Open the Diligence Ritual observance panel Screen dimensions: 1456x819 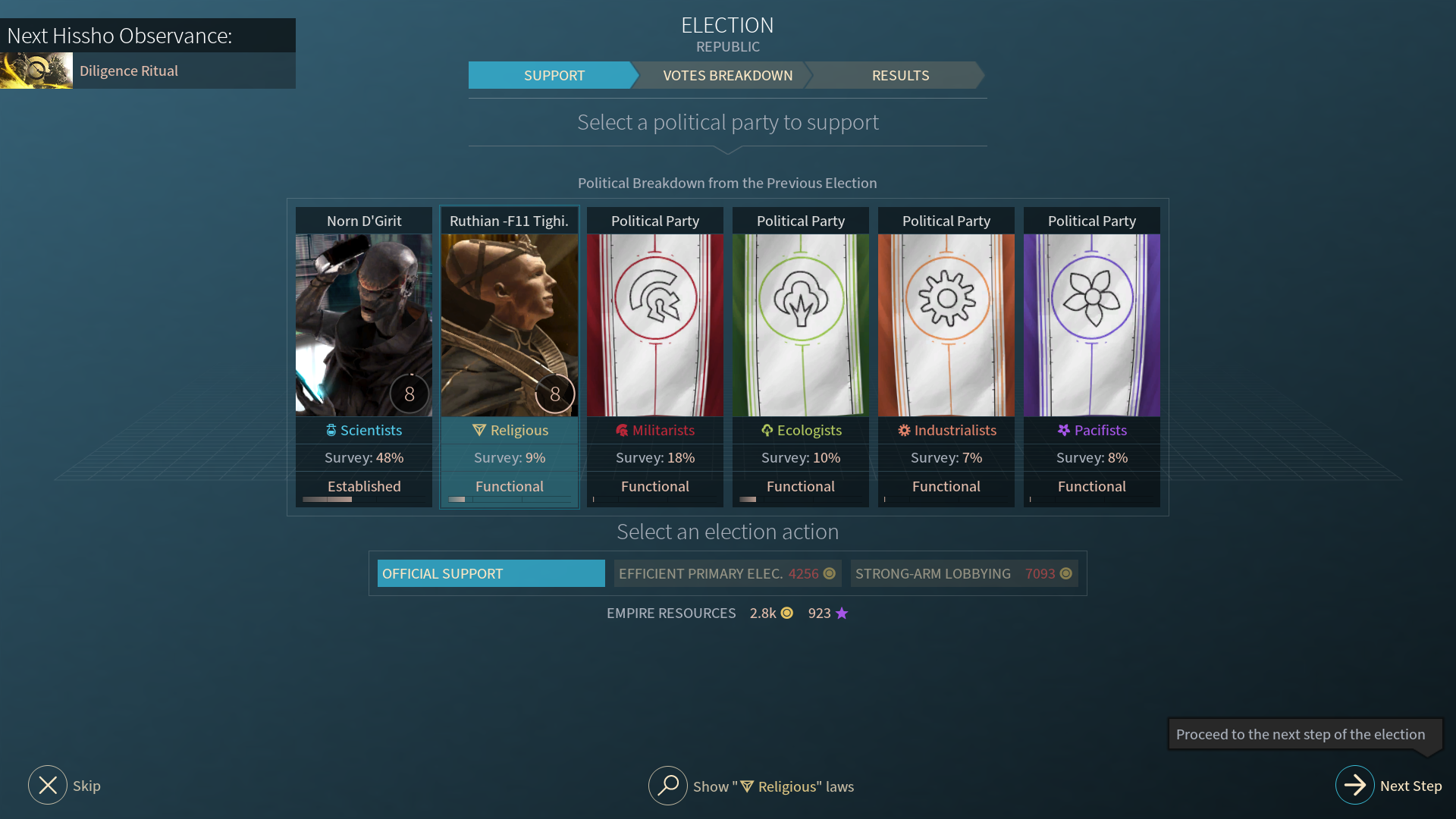coord(147,71)
